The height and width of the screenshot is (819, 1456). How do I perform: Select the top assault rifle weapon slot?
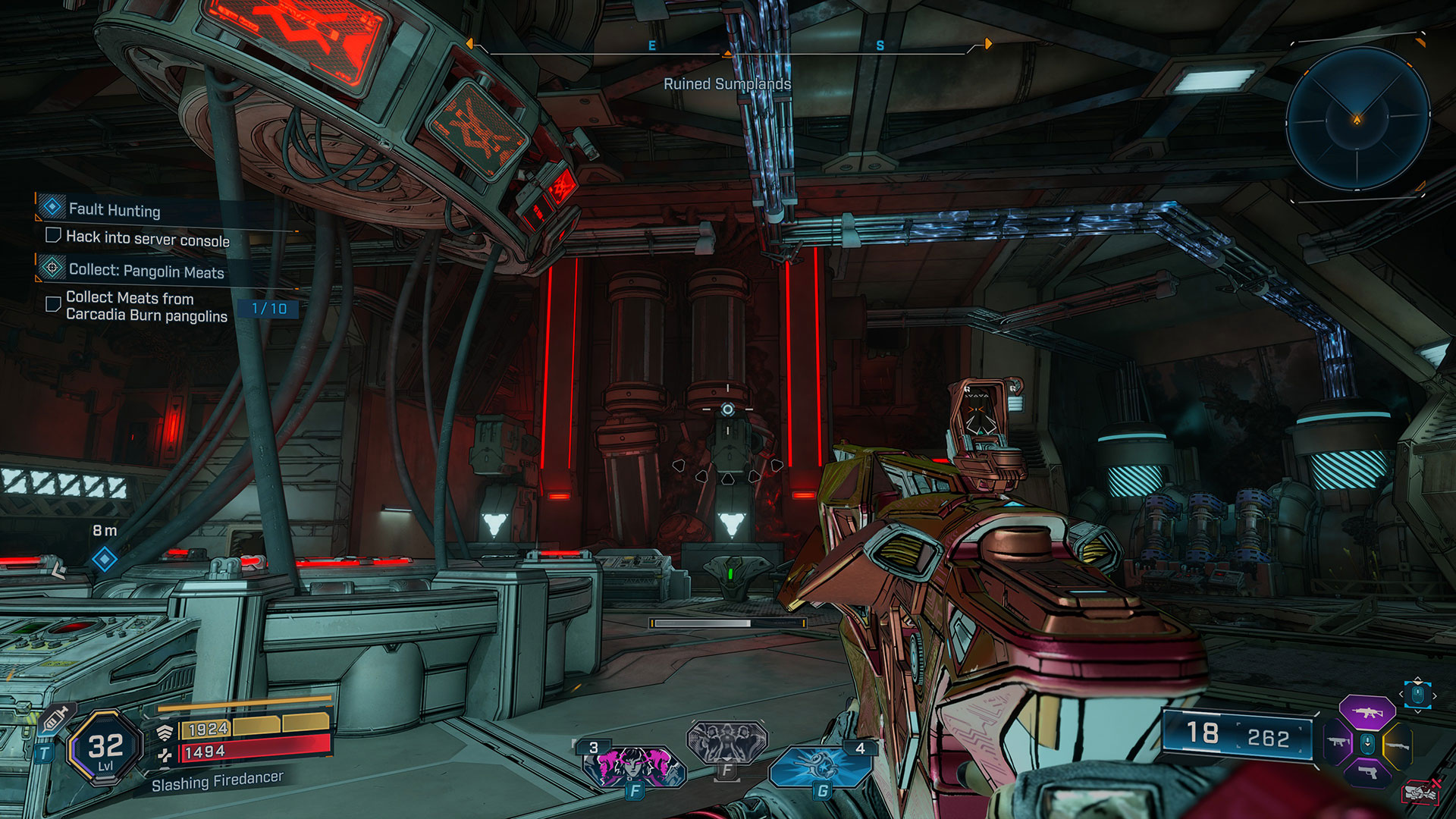click(1367, 713)
